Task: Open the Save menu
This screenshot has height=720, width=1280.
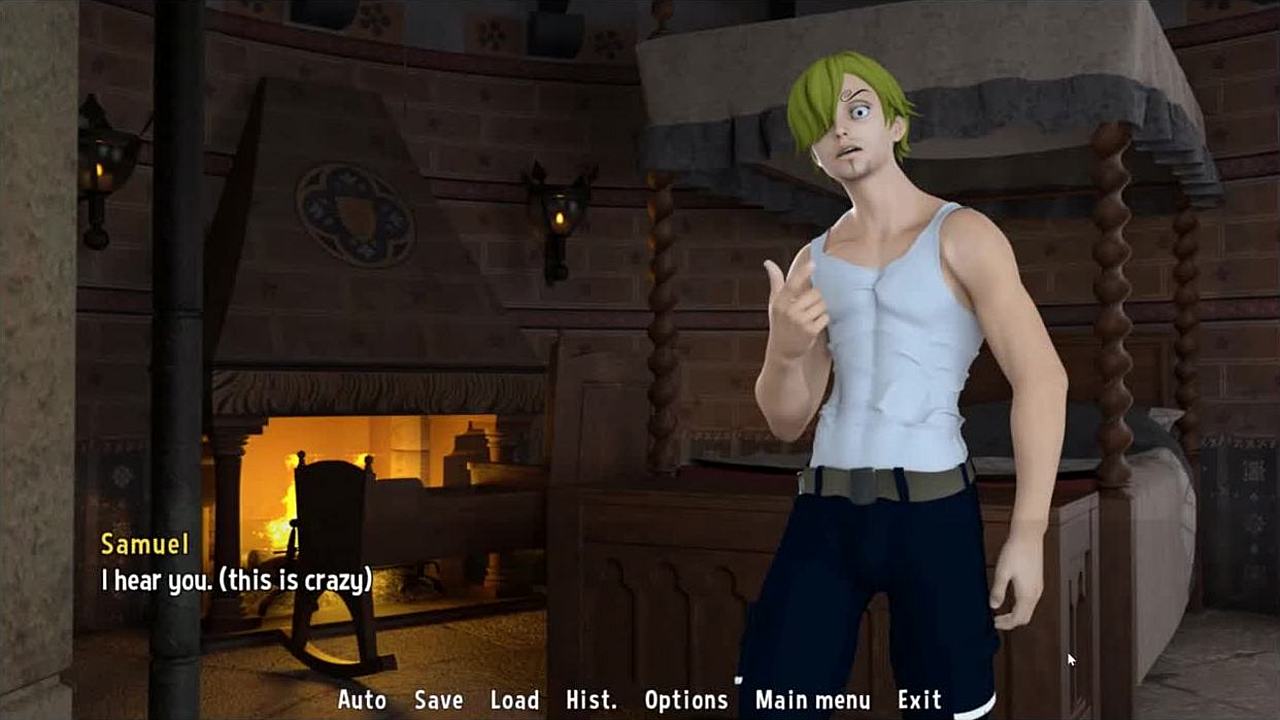Action: 438,700
